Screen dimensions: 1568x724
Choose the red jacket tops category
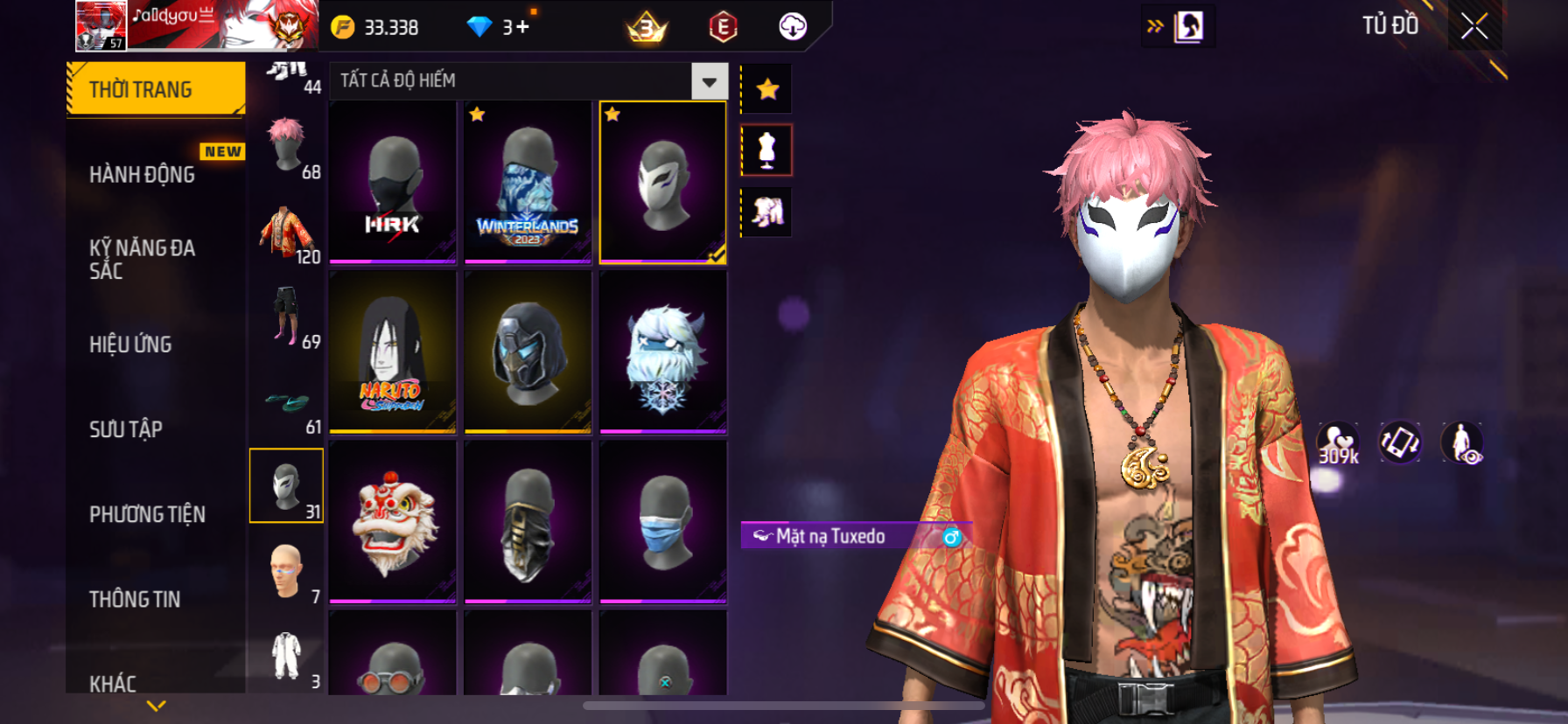pyautogui.click(x=286, y=233)
